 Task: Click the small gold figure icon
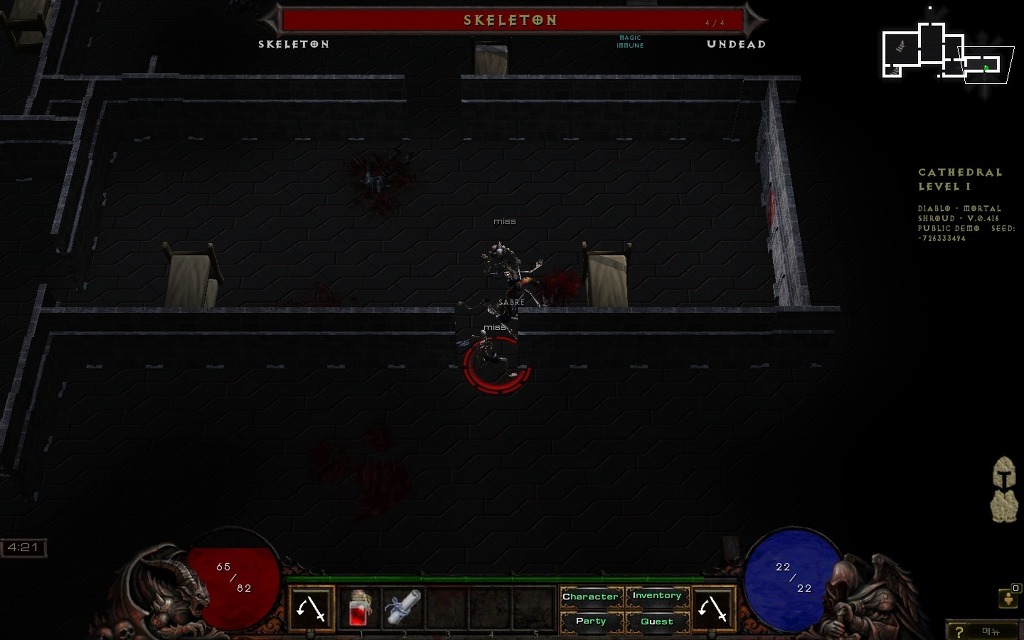[x=1007, y=598]
